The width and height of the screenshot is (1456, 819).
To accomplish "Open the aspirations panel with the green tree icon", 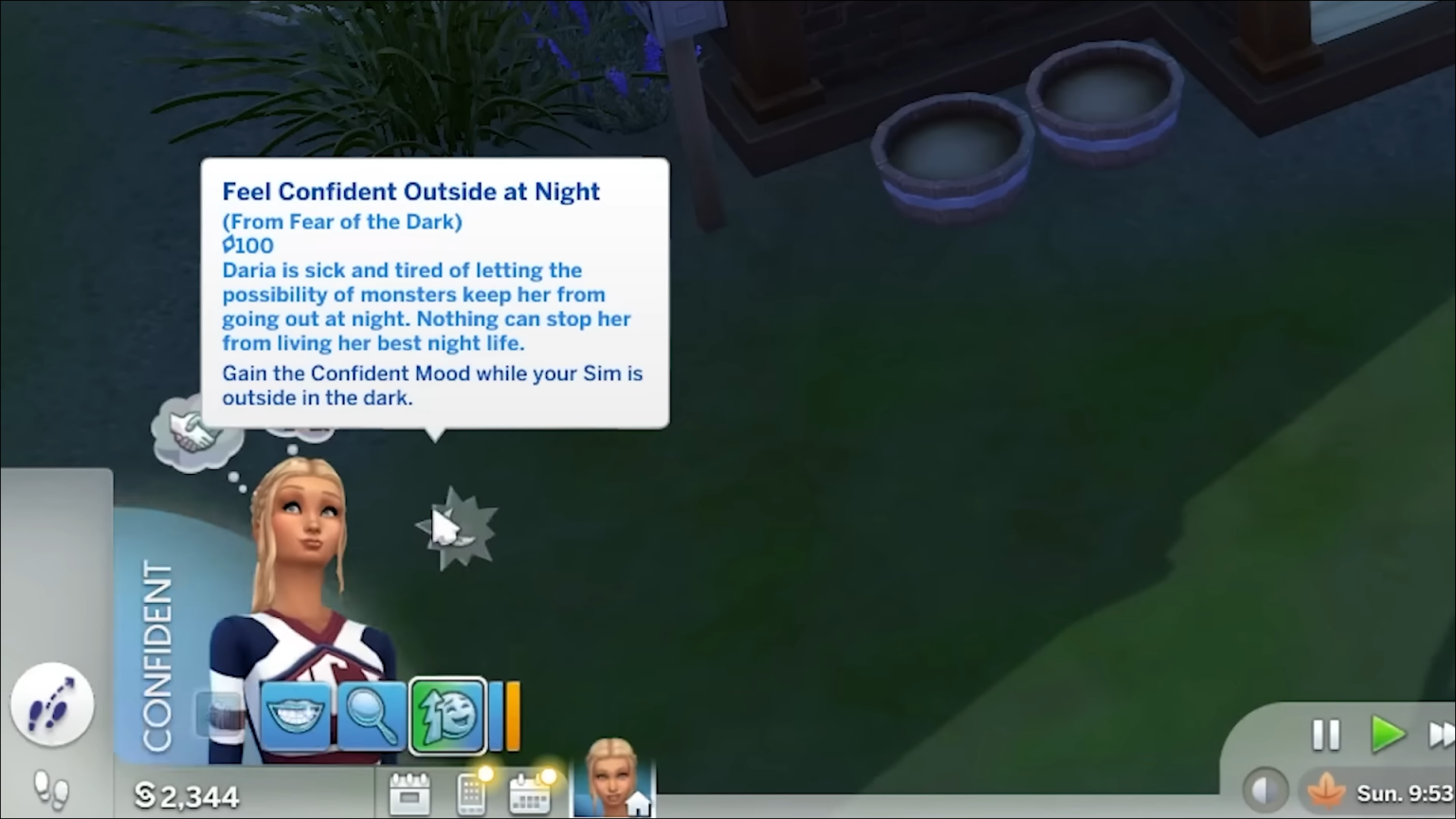I will (446, 716).
